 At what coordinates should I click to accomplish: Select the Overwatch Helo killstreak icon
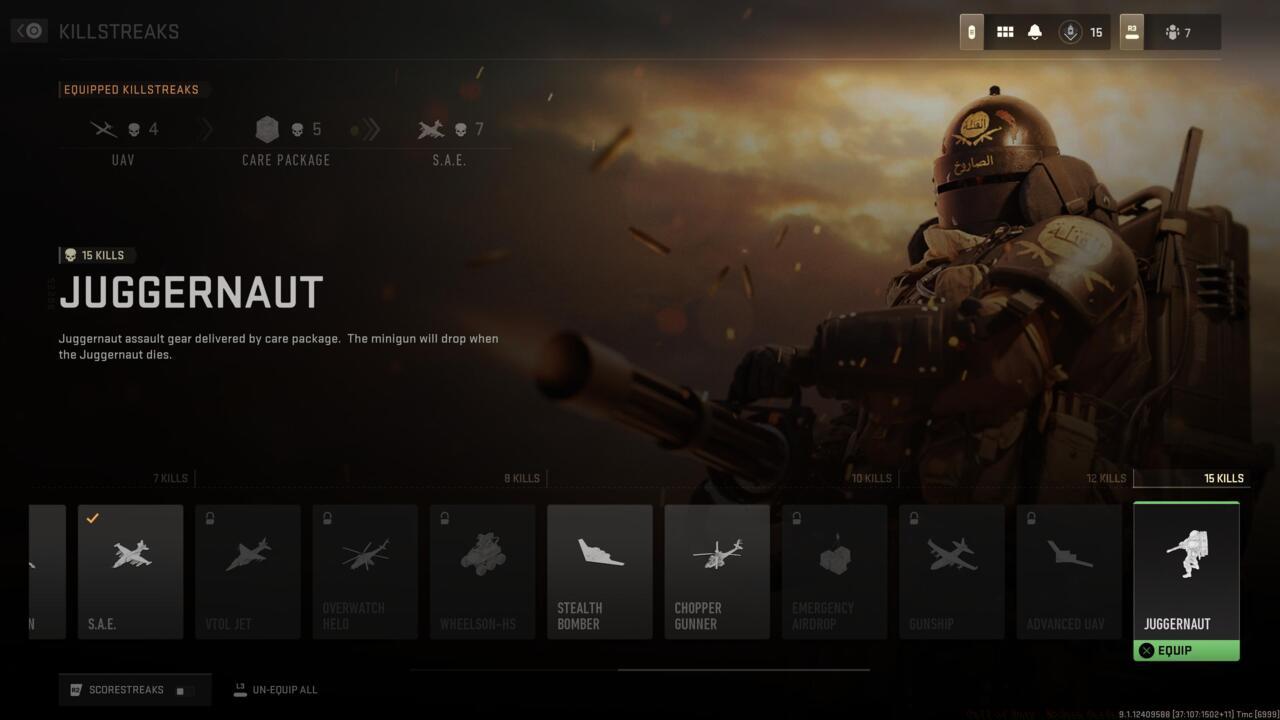365,571
